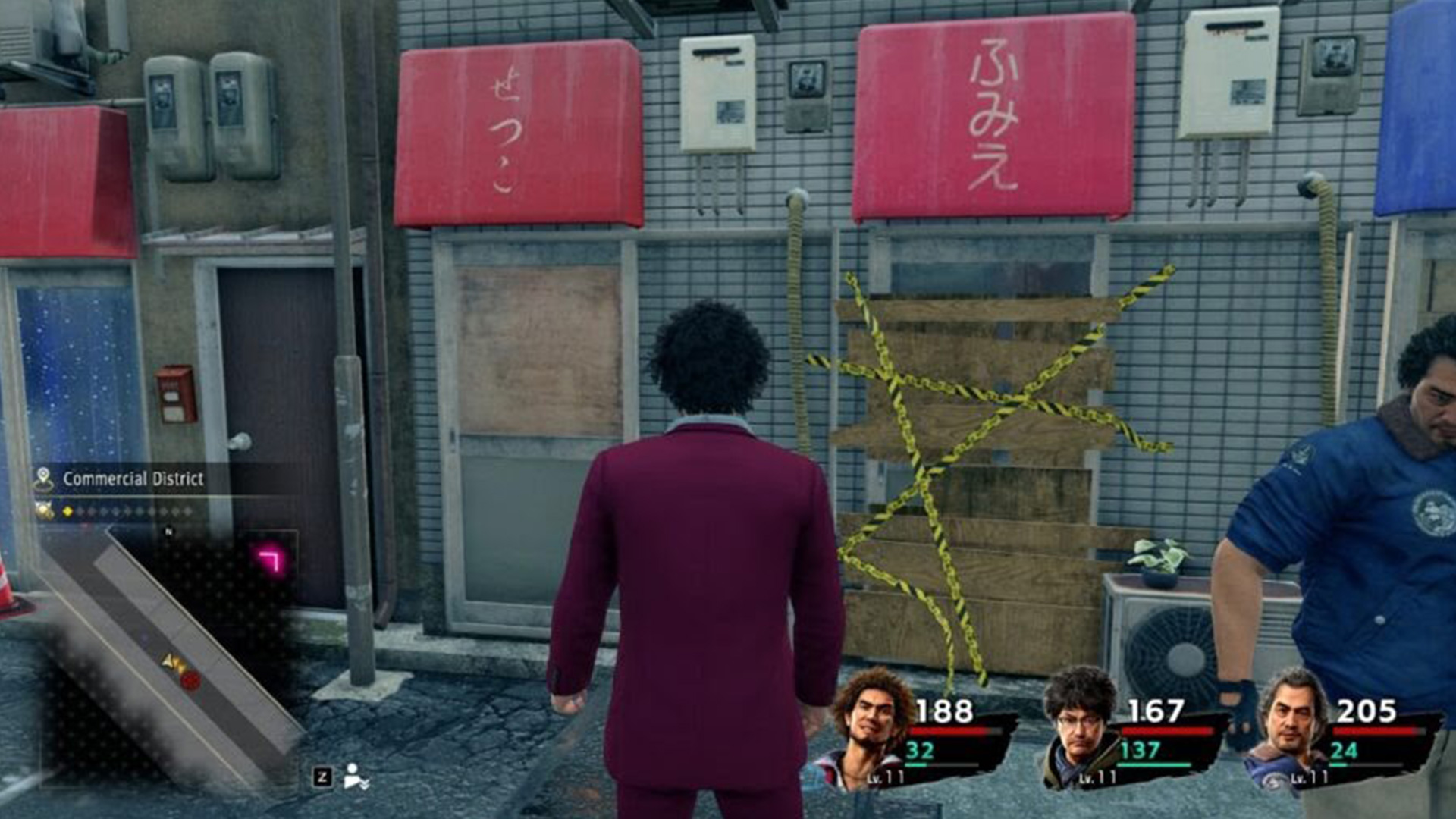Toggle the chevron below the walking icon
1456x819 pixels.
click(366, 786)
